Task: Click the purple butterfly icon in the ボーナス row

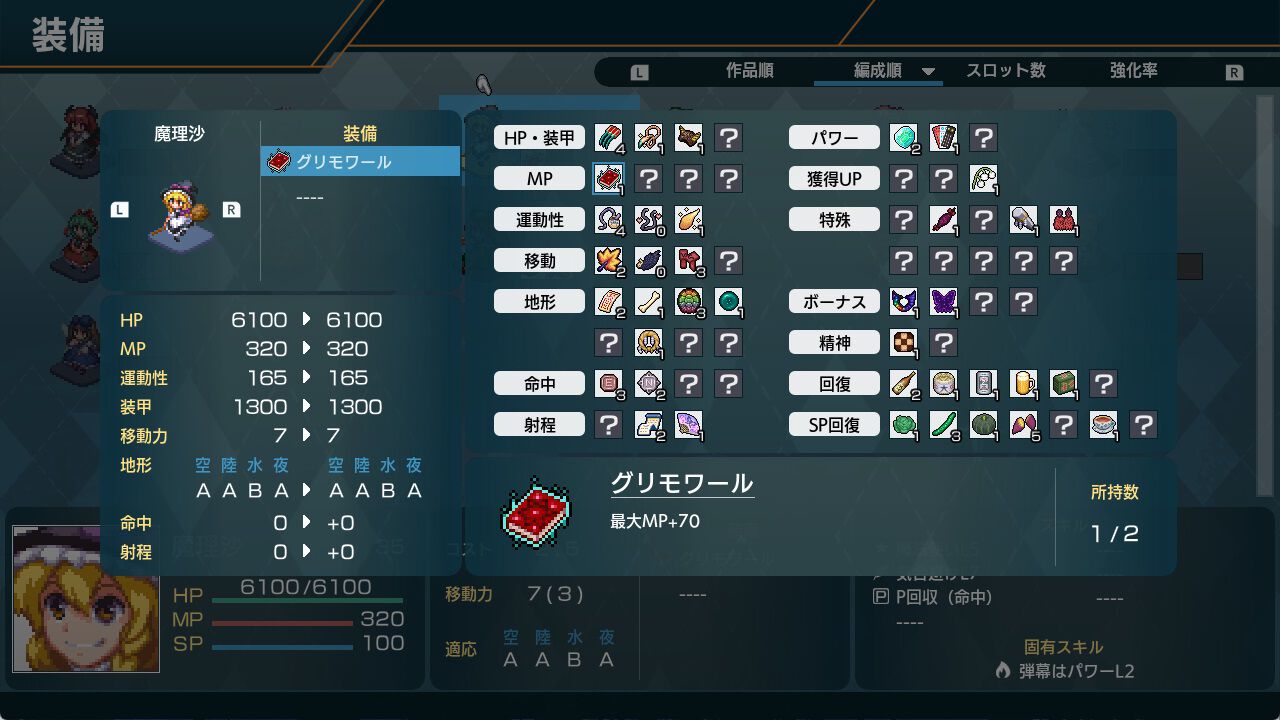Action: pyautogui.click(x=942, y=302)
